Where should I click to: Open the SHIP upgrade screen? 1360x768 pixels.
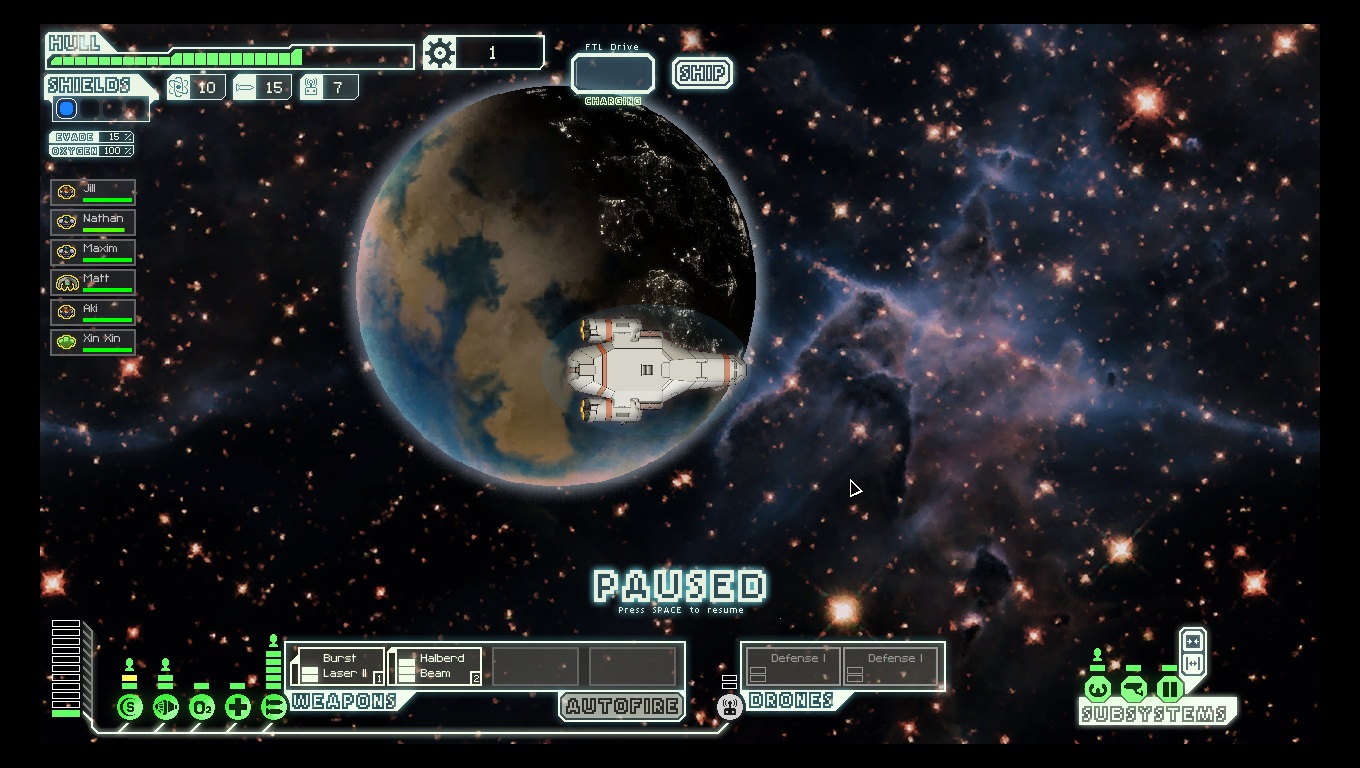(x=702, y=73)
